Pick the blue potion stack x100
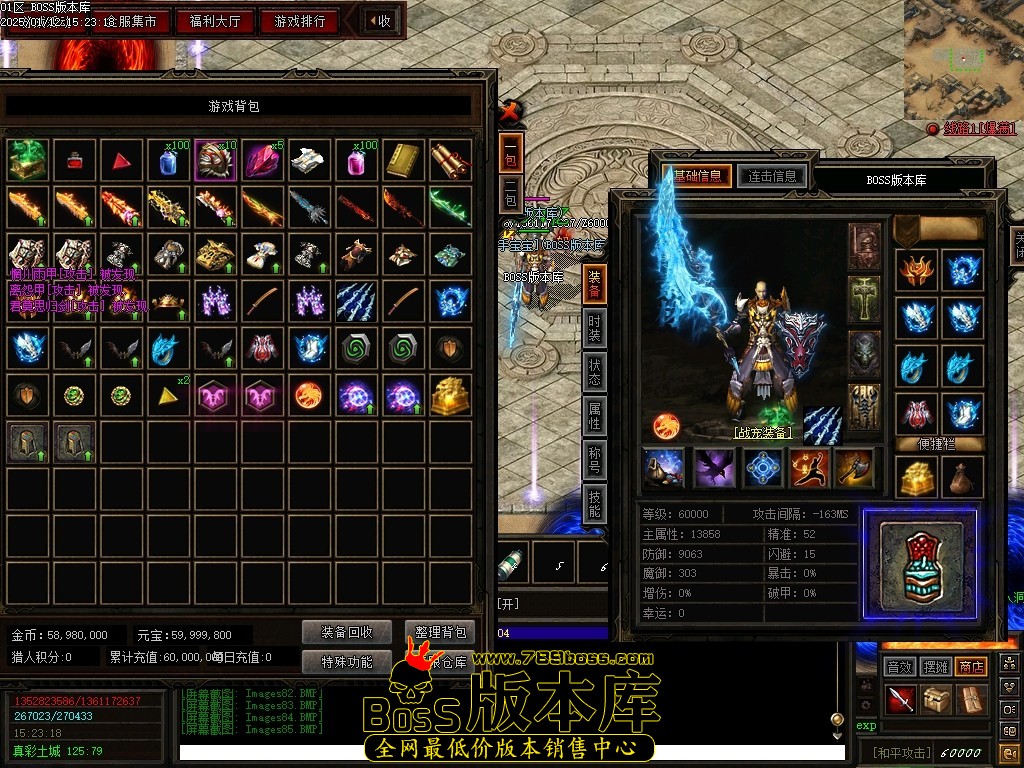The image size is (1024, 768). tap(168, 160)
